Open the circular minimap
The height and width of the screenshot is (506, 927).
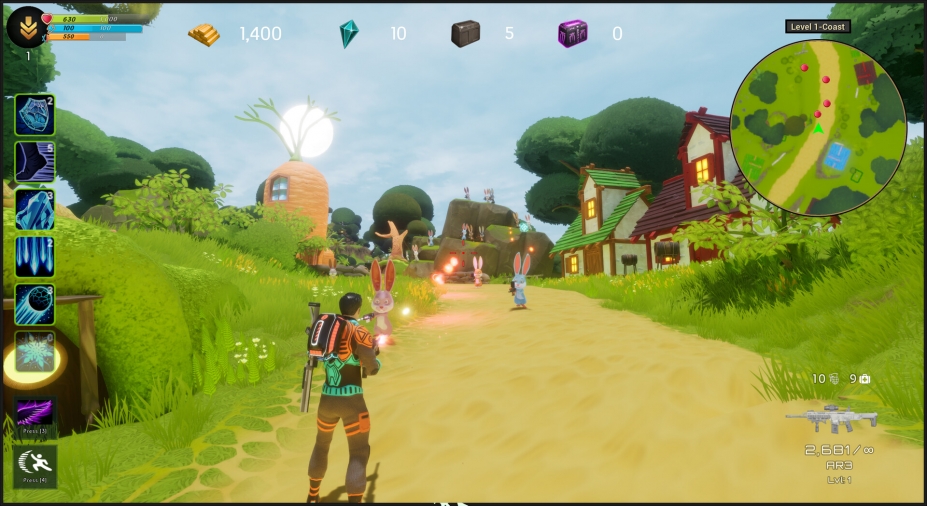pyautogui.click(x=818, y=128)
